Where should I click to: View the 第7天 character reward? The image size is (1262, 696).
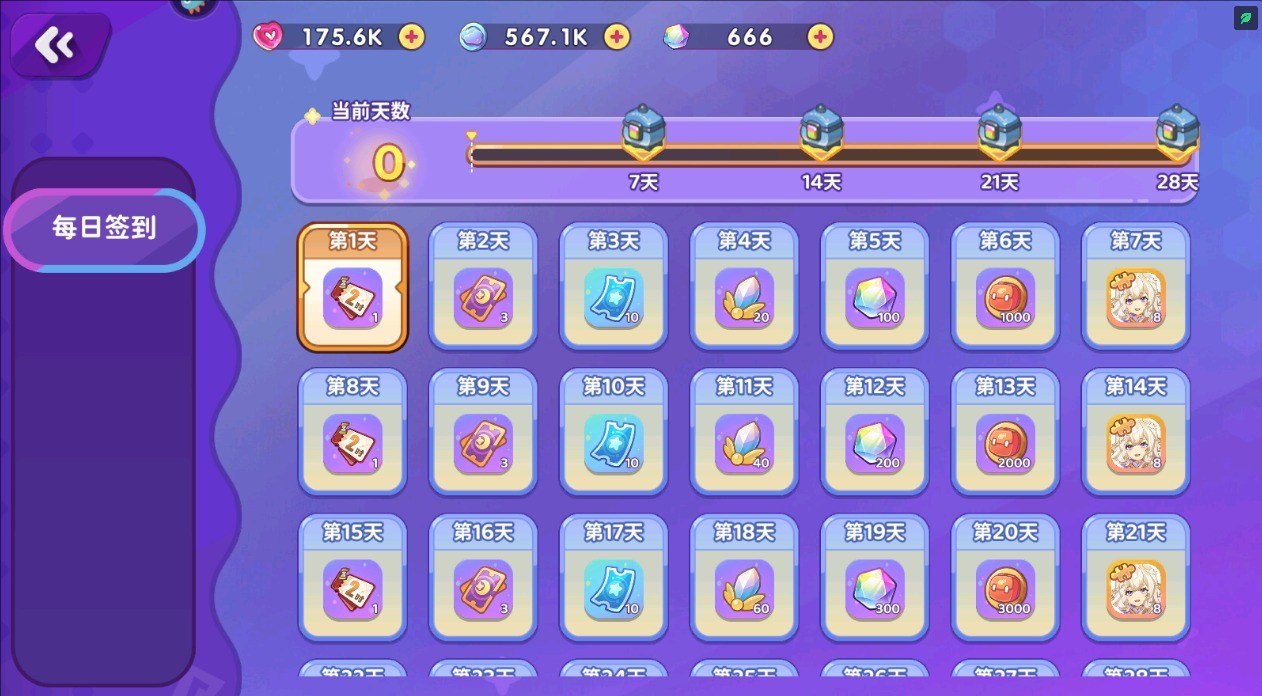click(1136, 288)
